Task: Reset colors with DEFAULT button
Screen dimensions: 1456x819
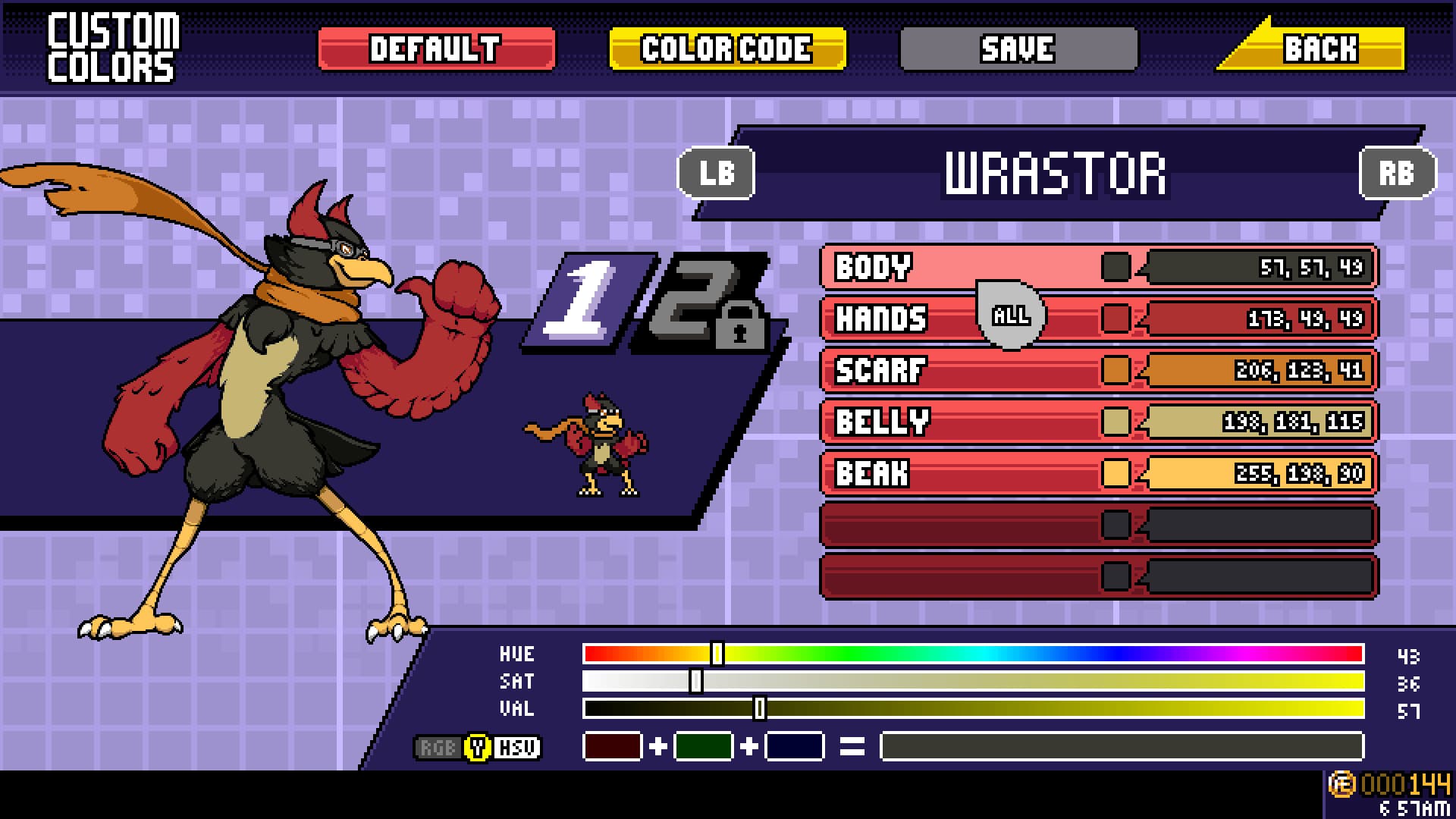Action: tap(438, 49)
